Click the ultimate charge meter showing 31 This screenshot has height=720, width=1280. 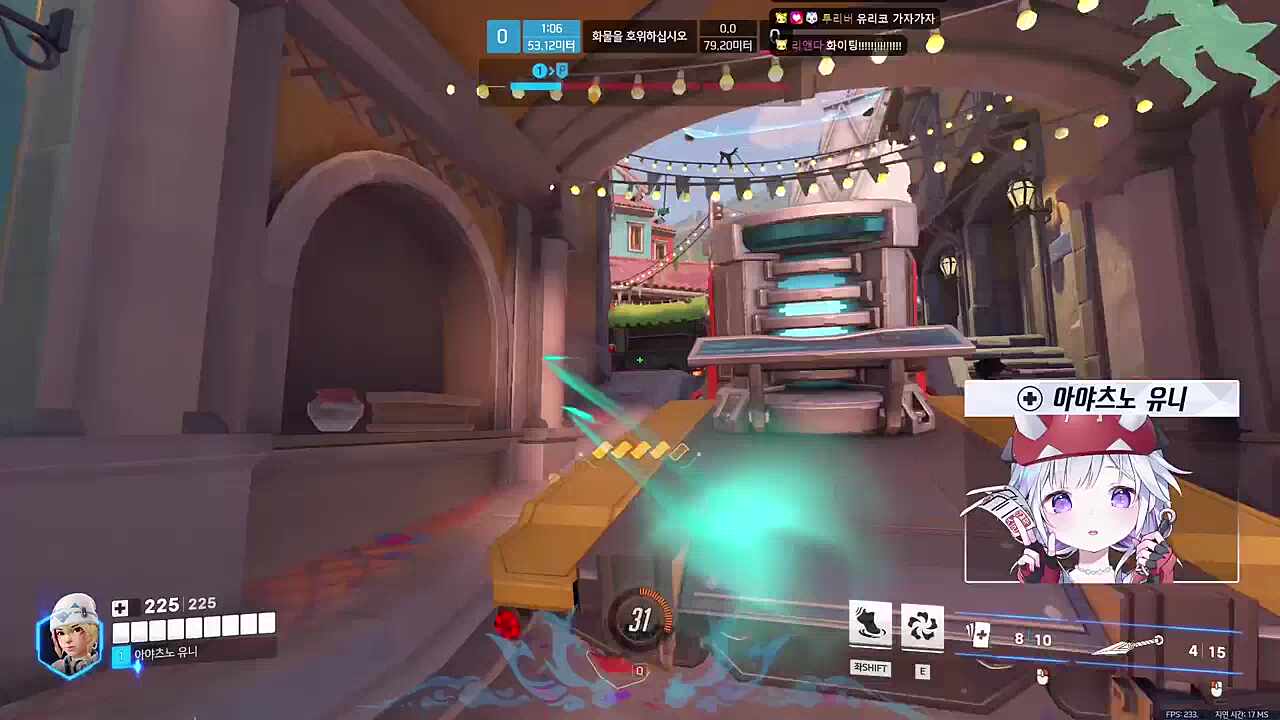coord(640,621)
